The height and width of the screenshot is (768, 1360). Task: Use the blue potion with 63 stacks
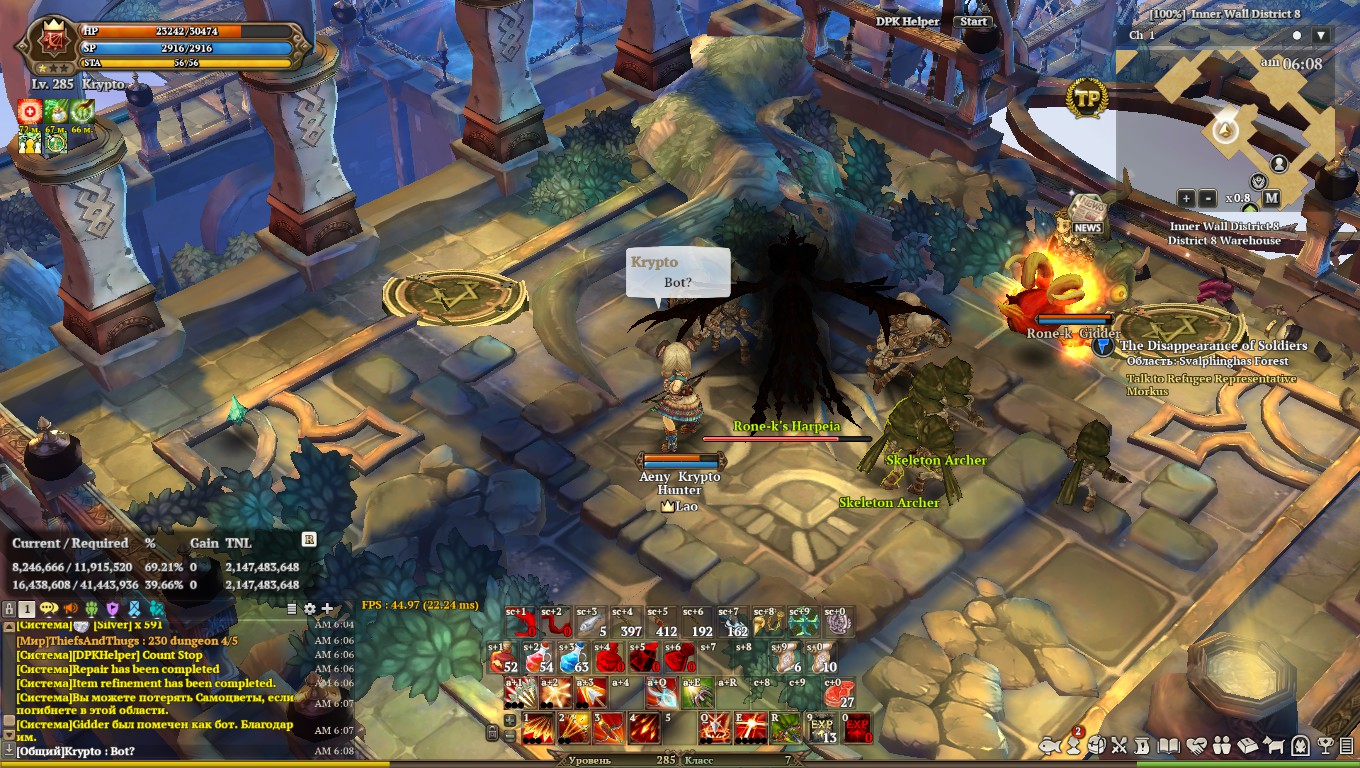tap(572, 658)
